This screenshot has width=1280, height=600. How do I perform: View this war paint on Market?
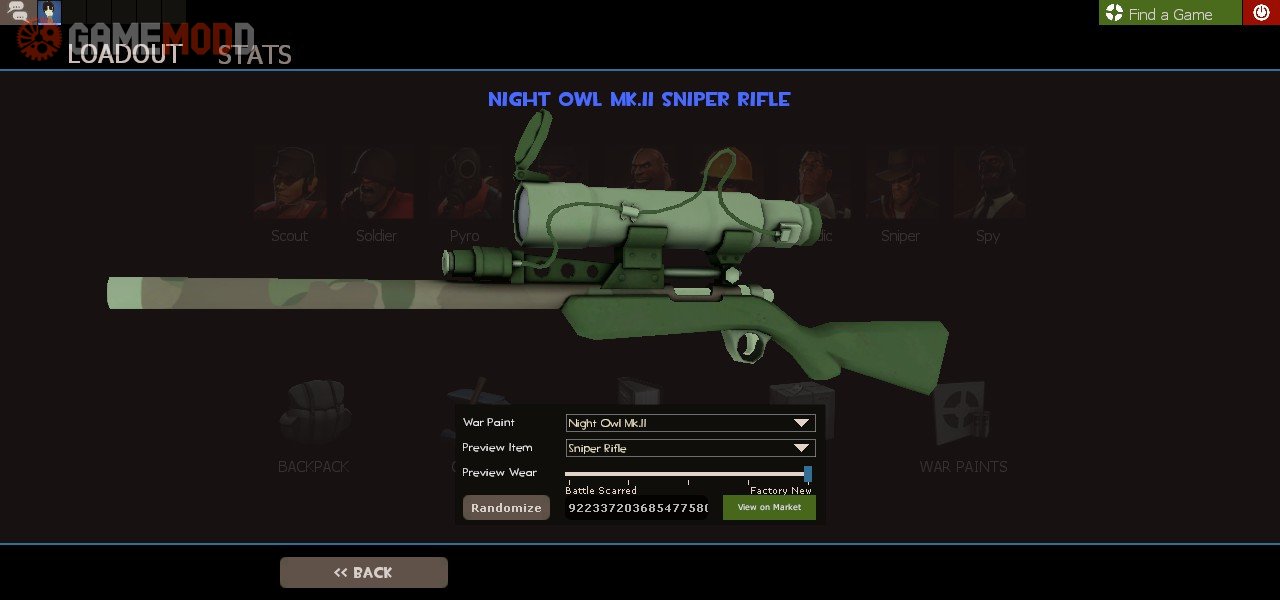point(769,508)
